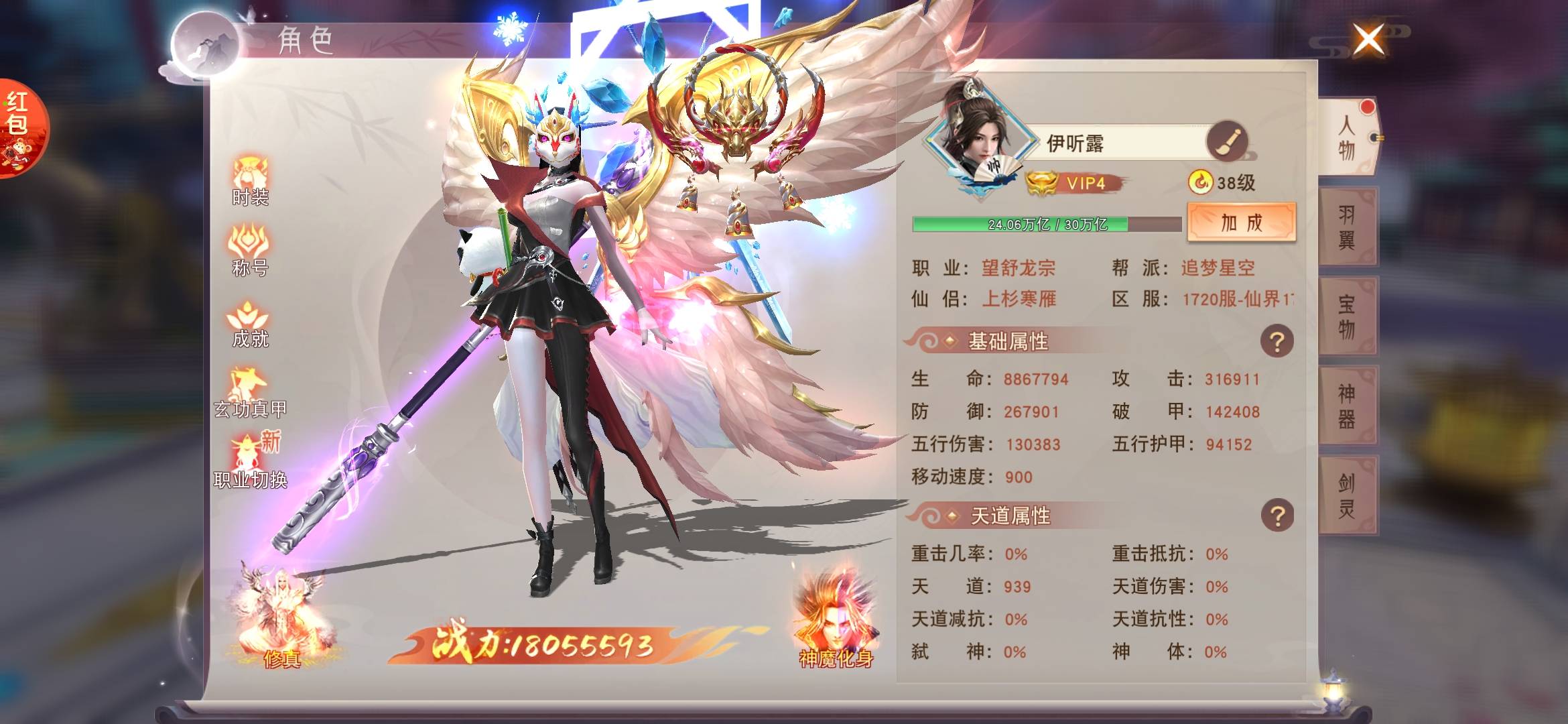The image size is (1568, 724).
Task: Switch to the 剑灵 sword spirit tab
Action: tap(1347, 495)
